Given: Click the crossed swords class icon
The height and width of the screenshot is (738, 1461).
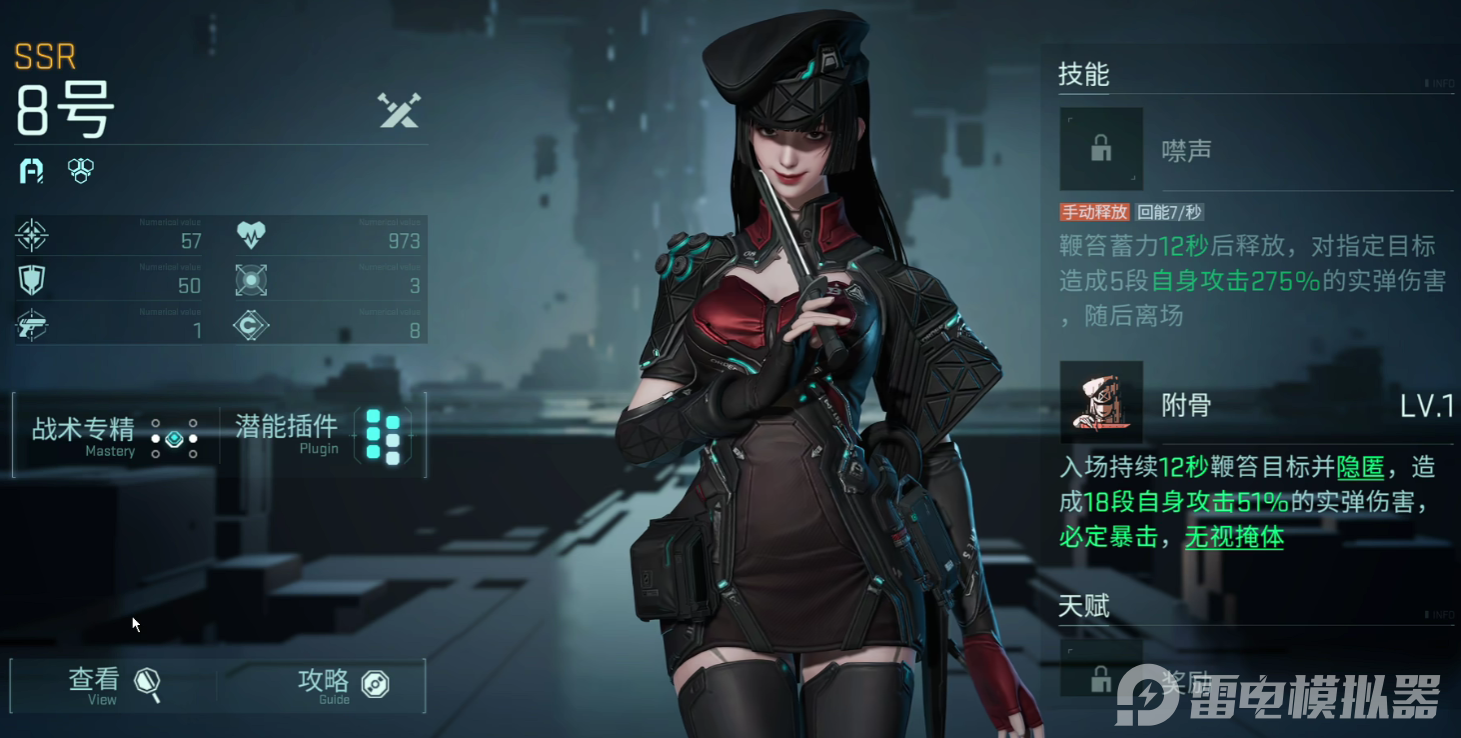Looking at the screenshot, I should coord(399,110).
